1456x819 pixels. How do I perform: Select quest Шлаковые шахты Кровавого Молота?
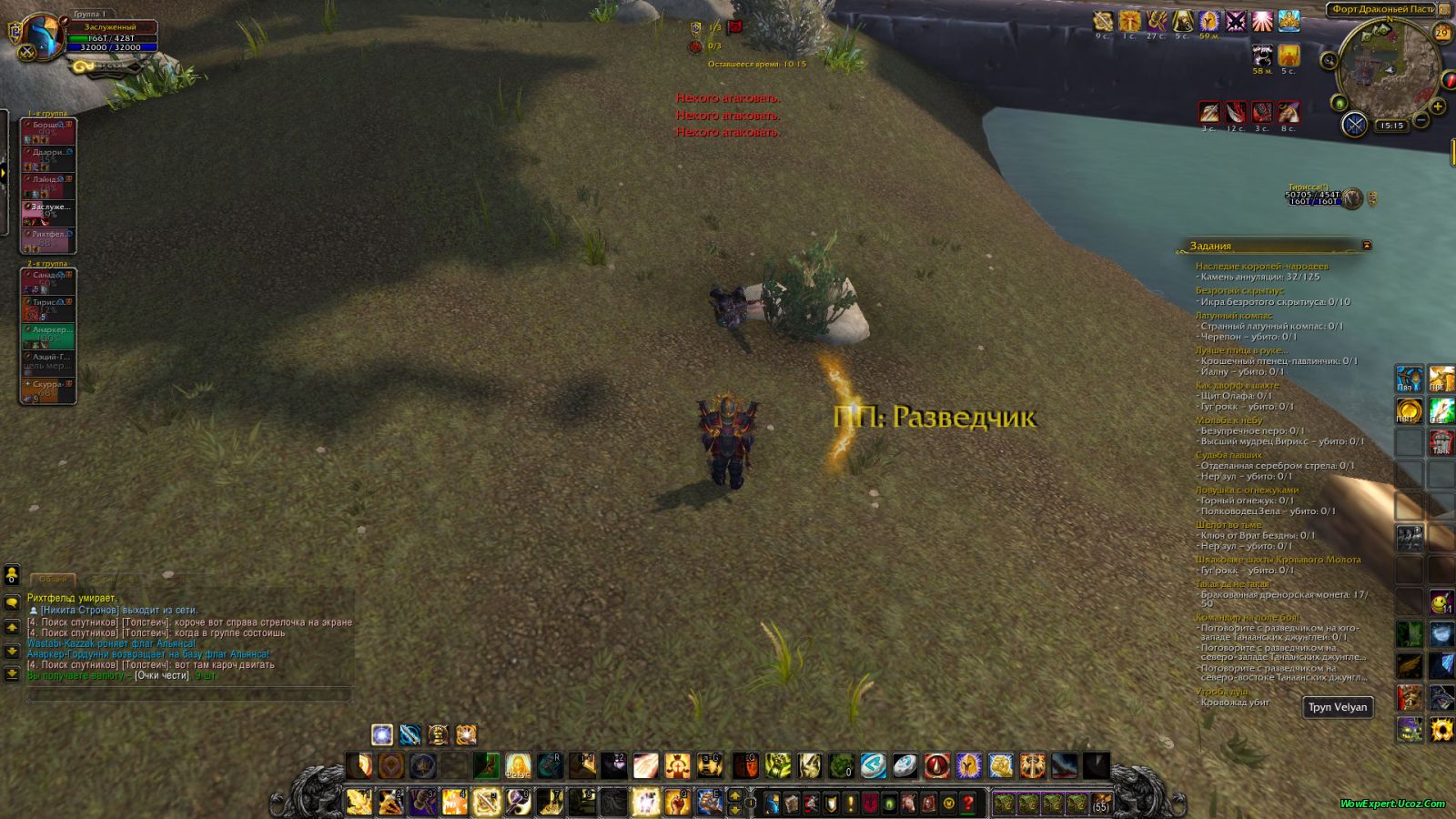point(1278,560)
